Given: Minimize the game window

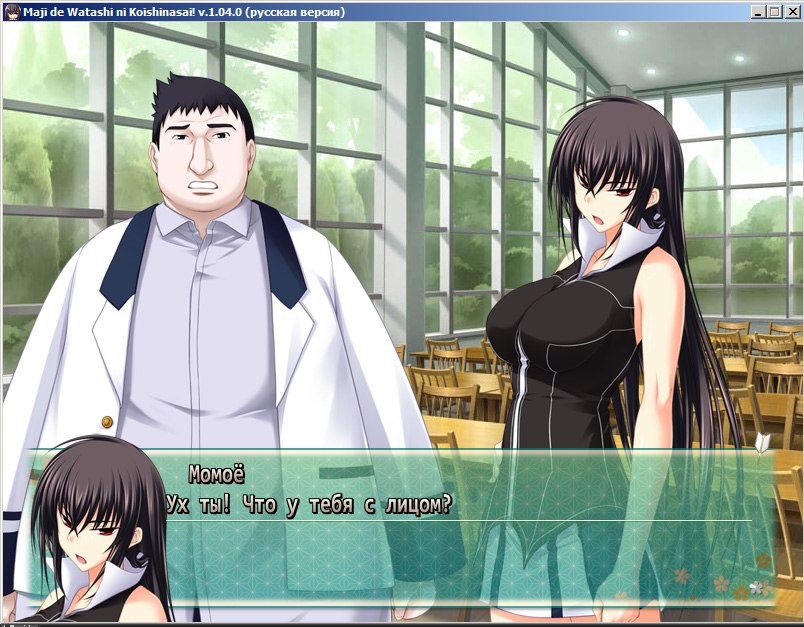Looking at the screenshot, I should 759,11.
